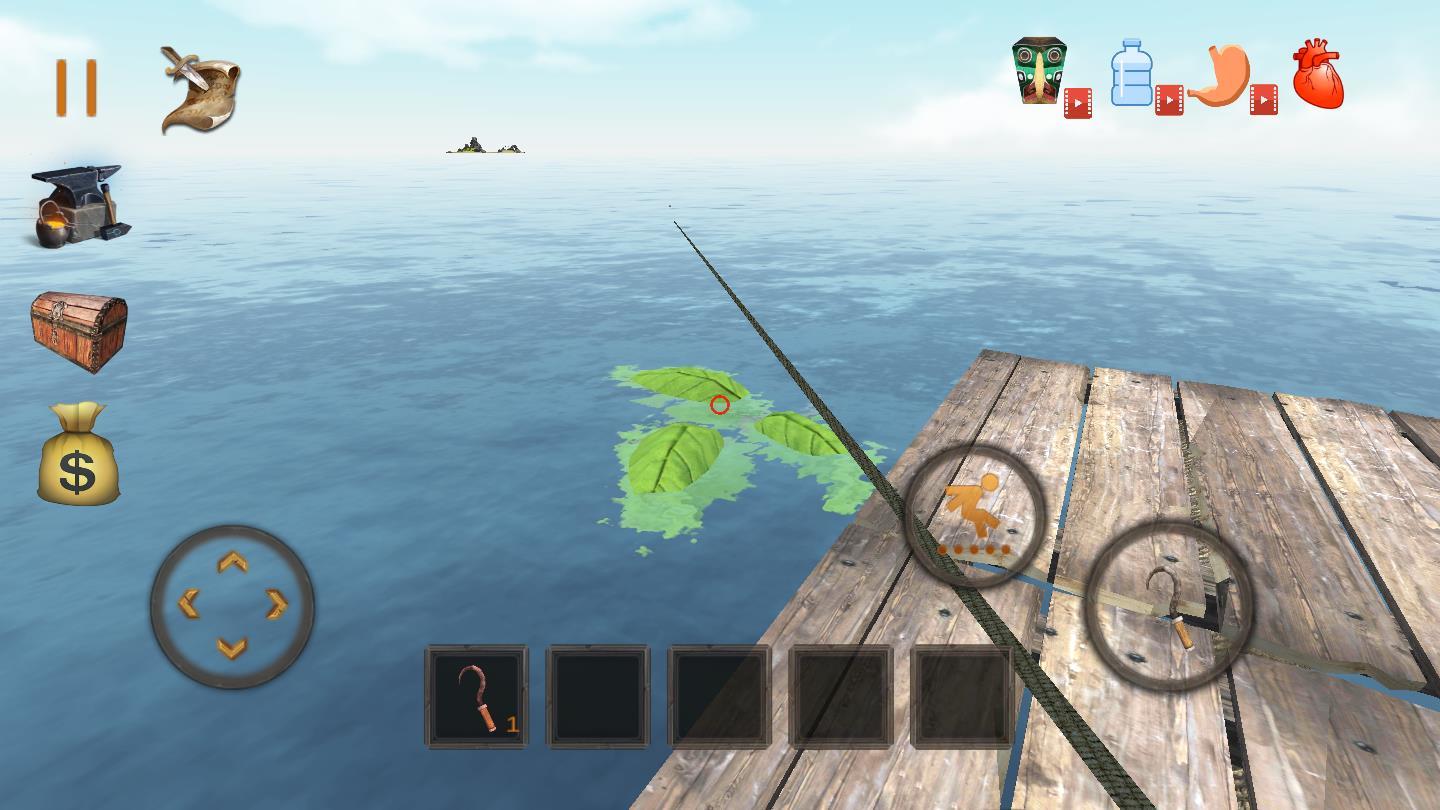Image resolution: width=1440 pixels, height=810 pixels.
Task: Watch video ad to refill water bottle
Action: point(1169,100)
